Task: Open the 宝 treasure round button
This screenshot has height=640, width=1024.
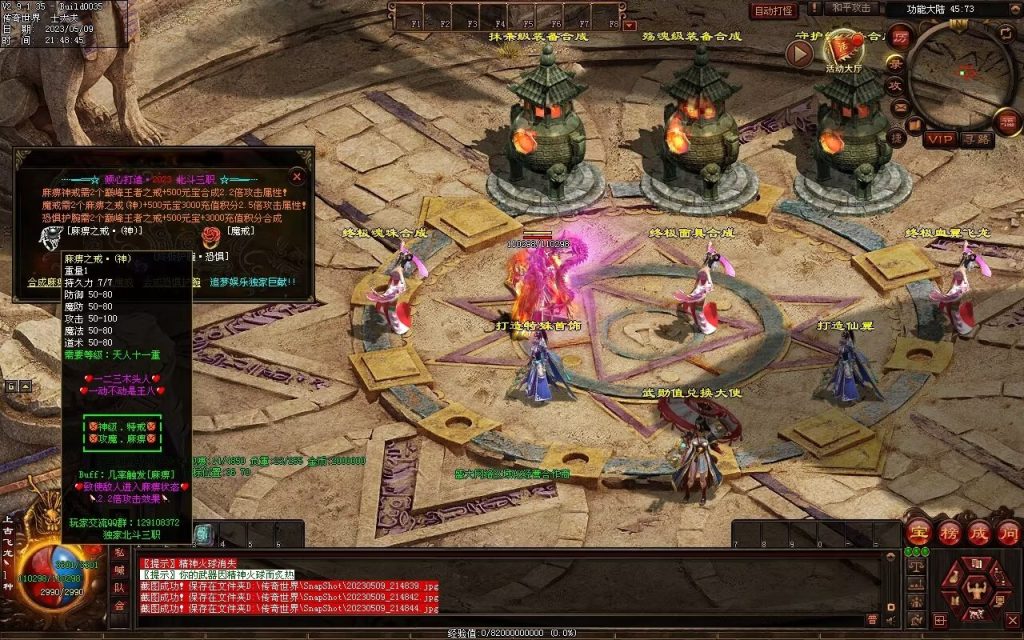Action: click(x=917, y=531)
